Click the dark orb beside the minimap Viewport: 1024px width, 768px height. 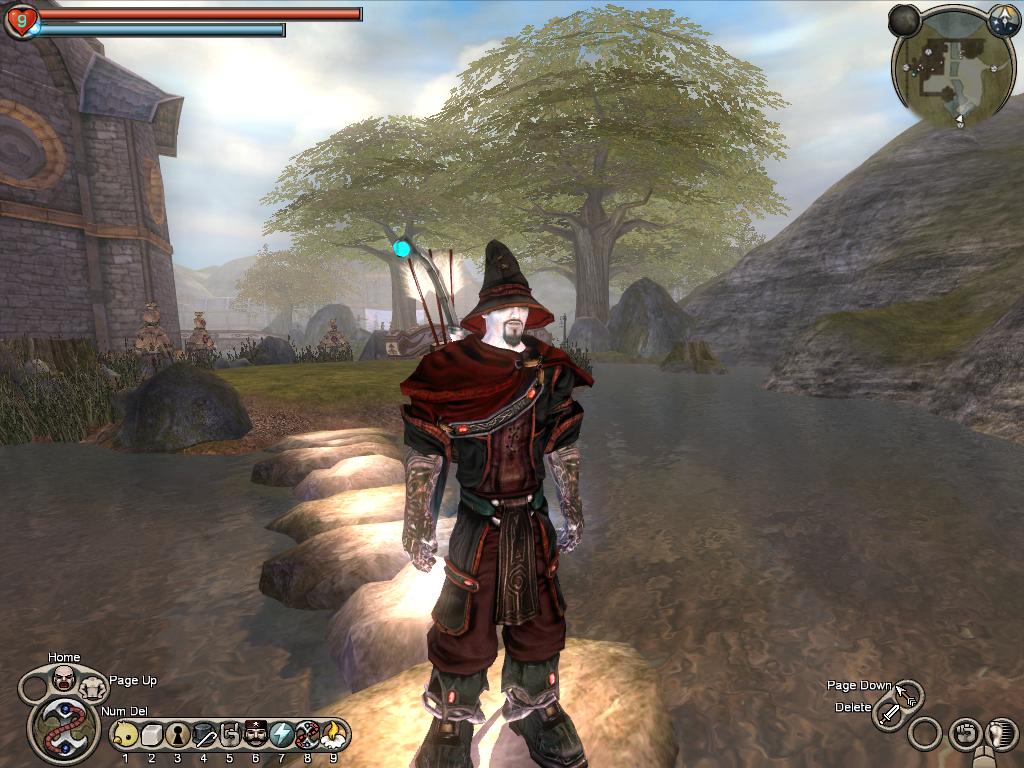(x=904, y=20)
